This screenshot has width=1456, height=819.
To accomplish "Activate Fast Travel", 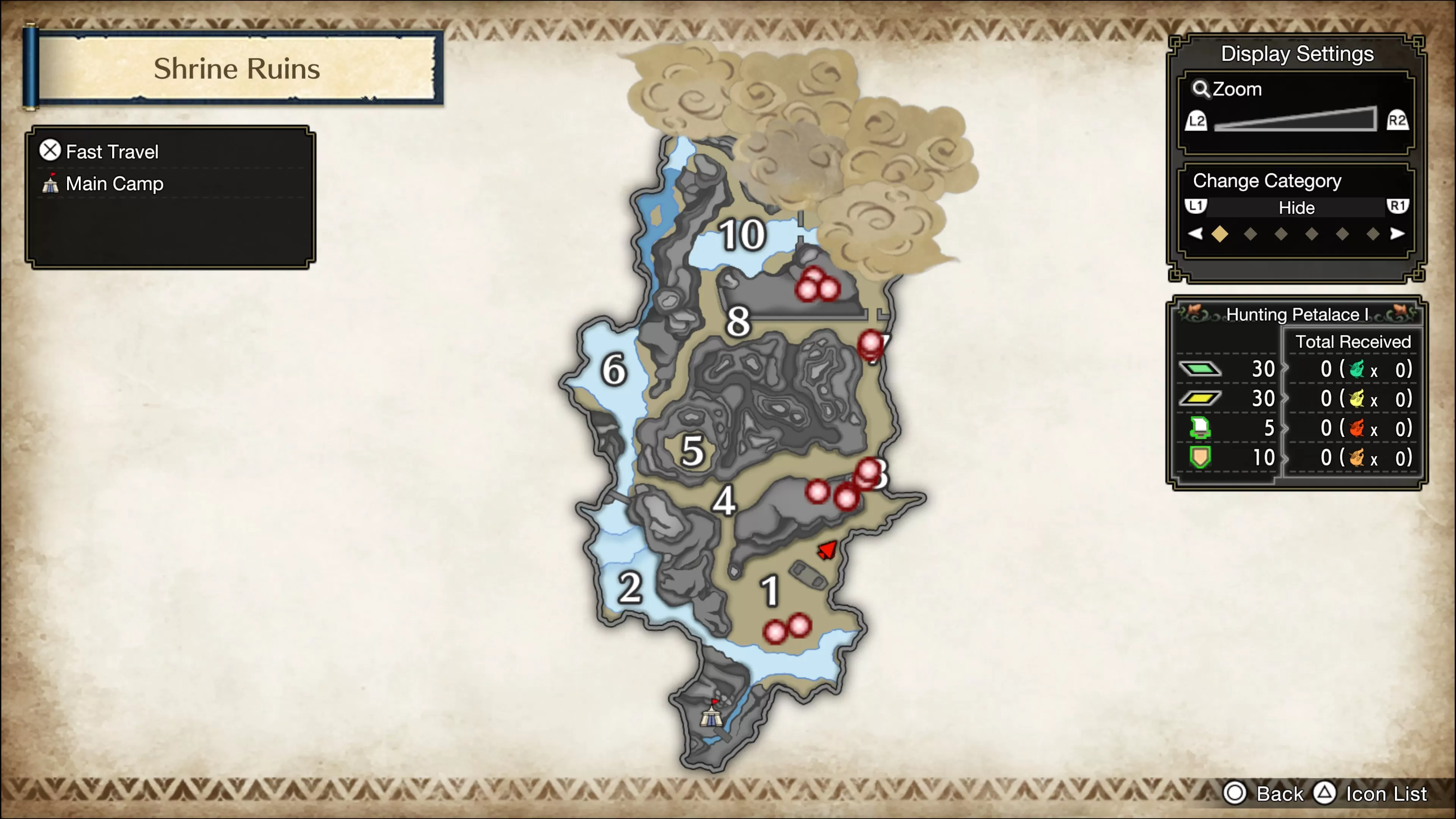I will pyautogui.click(x=112, y=151).
